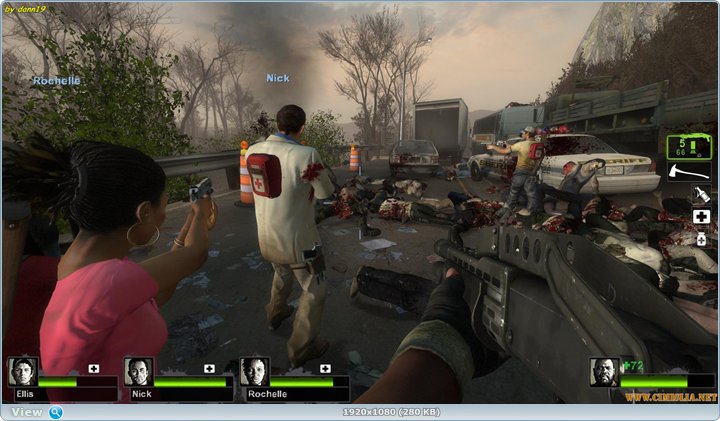Click Coach's own player portrait
The image size is (720, 421).
(604, 372)
